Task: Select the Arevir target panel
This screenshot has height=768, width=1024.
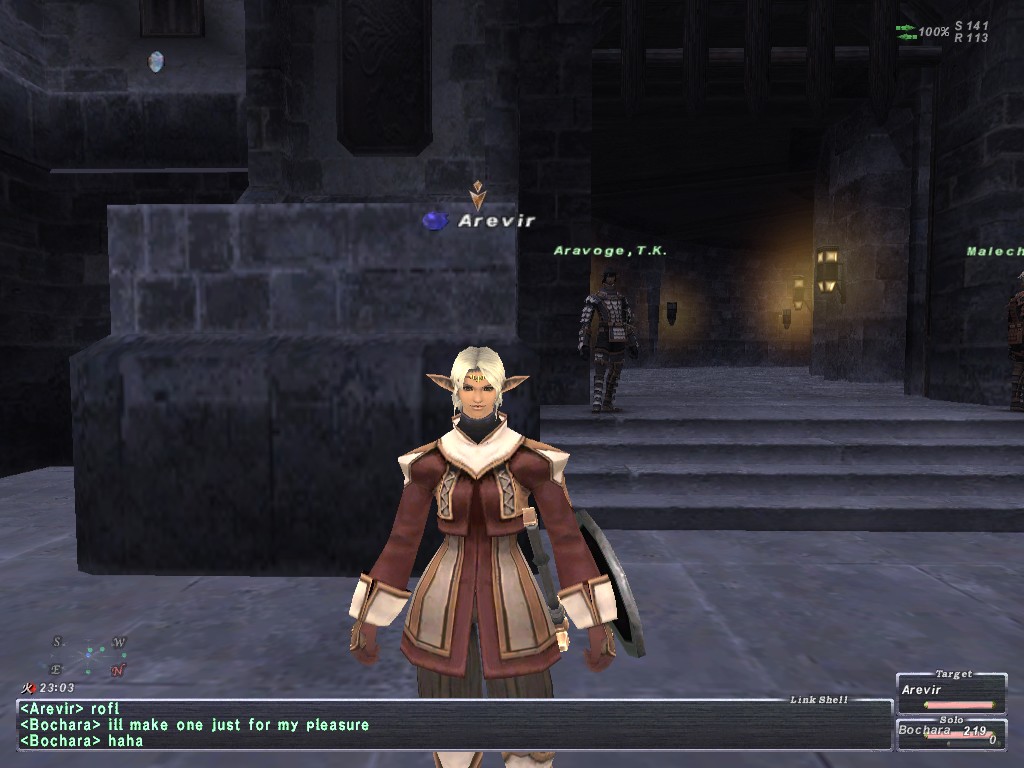Action: (x=951, y=694)
